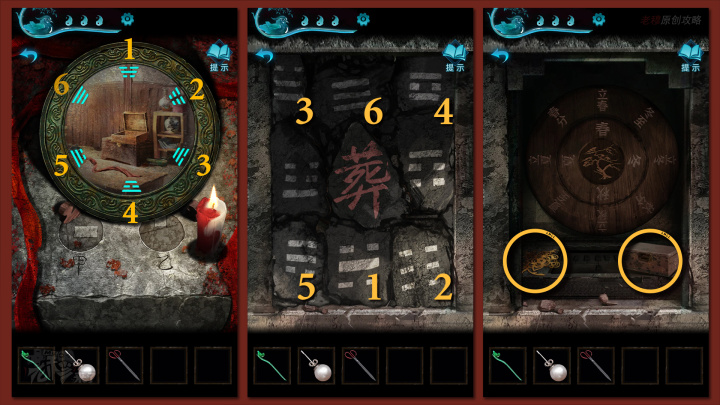
Task: Tap the dial trigram marked number 2
Action: [x=177, y=98]
